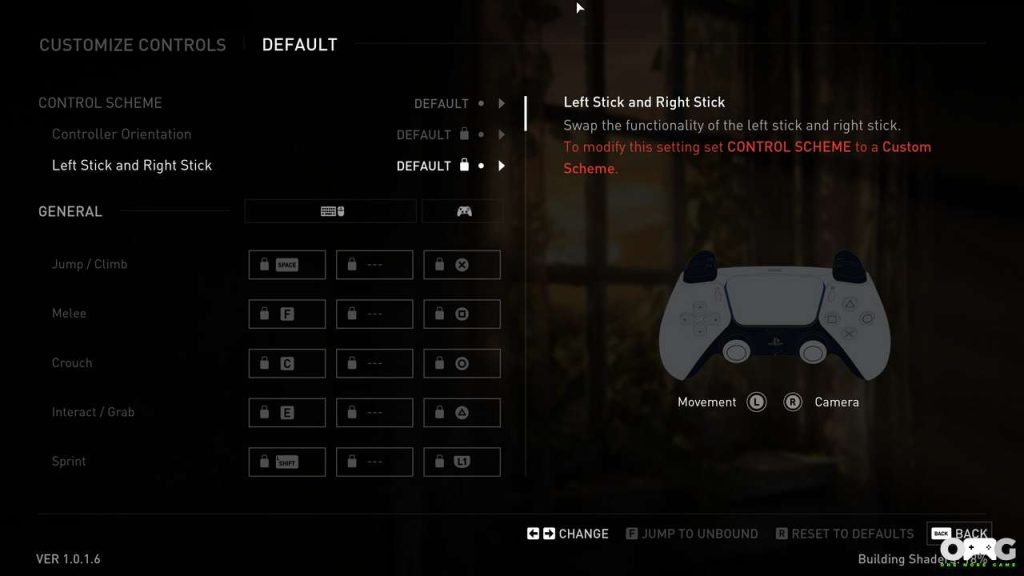Select the Interact / Grab E key binding
This screenshot has width=1024, height=576.
click(x=287, y=412)
